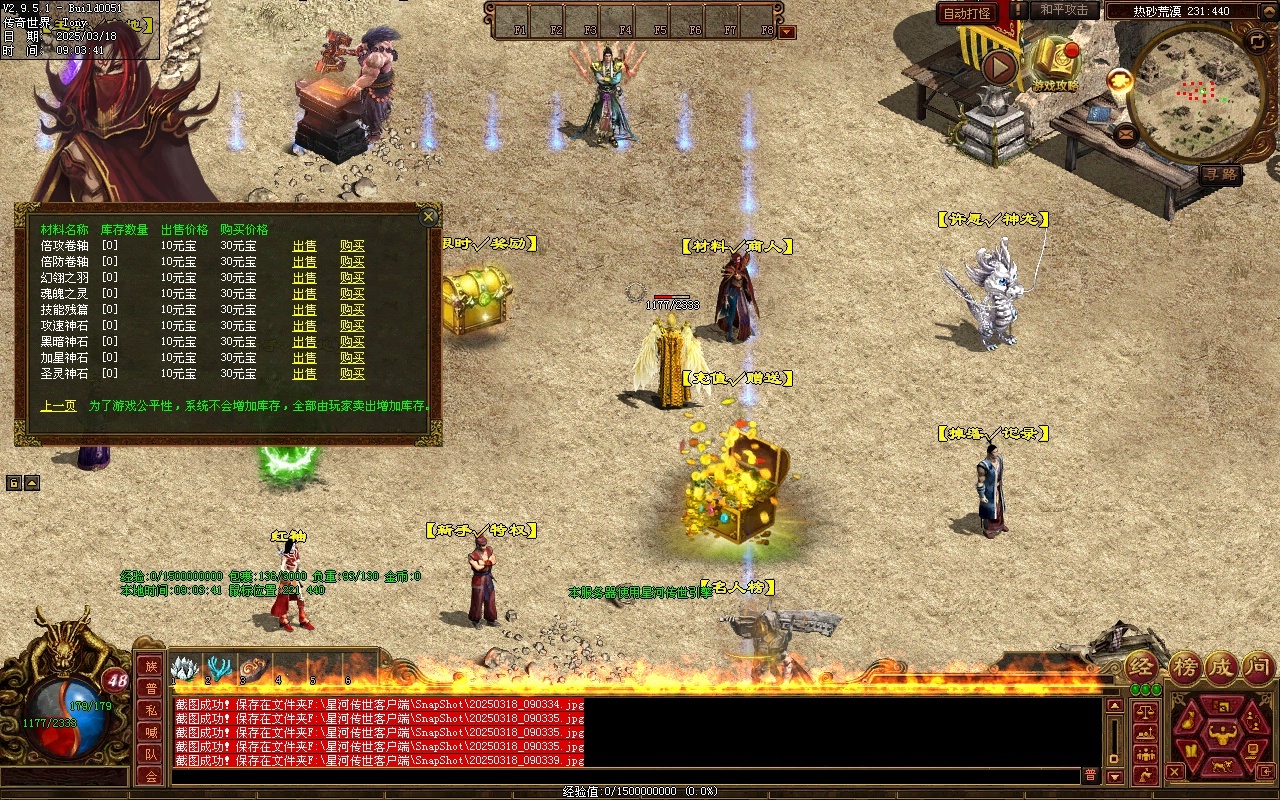Change the 和平攻击 attack mode
This screenshot has width=1280, height=800.
pyautogui.click(x=1064, y=10)
